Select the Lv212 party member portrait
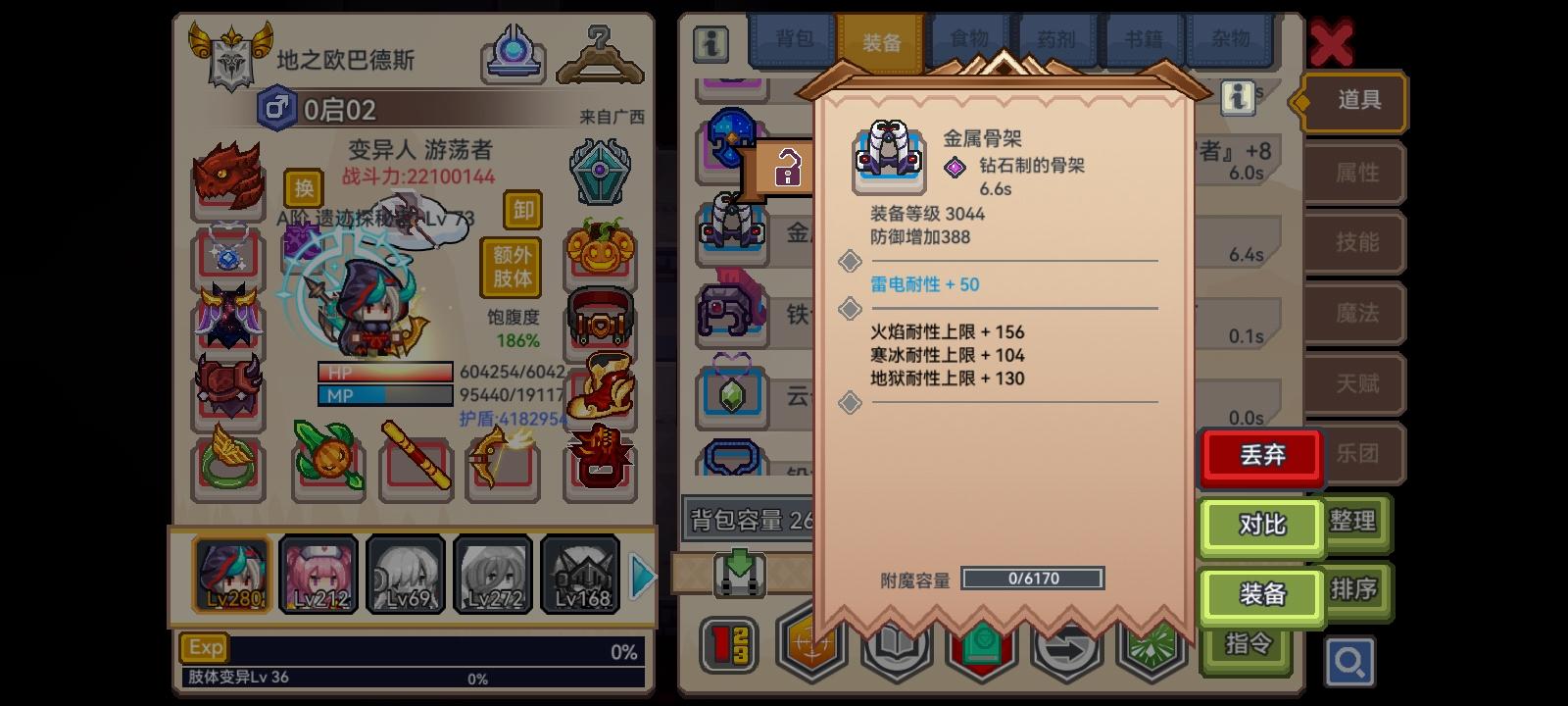1568x706 pixels. tap(318, 574)
